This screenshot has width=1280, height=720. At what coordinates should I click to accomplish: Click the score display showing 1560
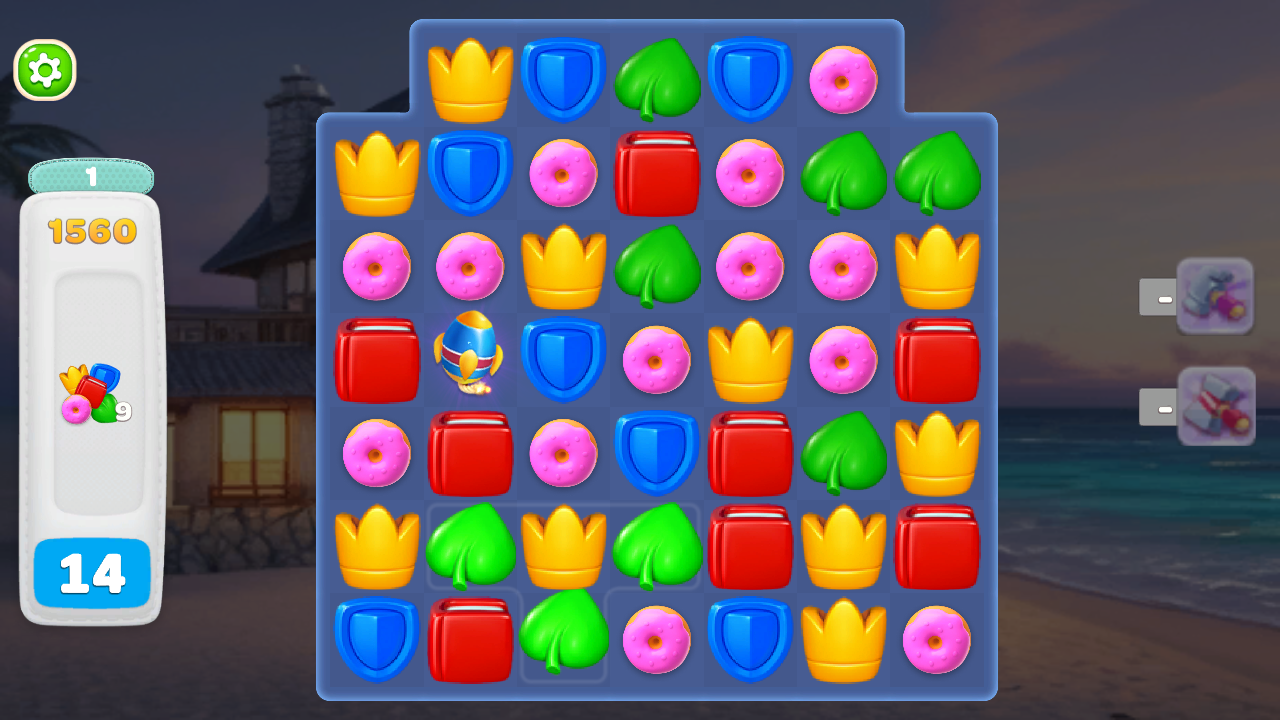coord(91,228)
